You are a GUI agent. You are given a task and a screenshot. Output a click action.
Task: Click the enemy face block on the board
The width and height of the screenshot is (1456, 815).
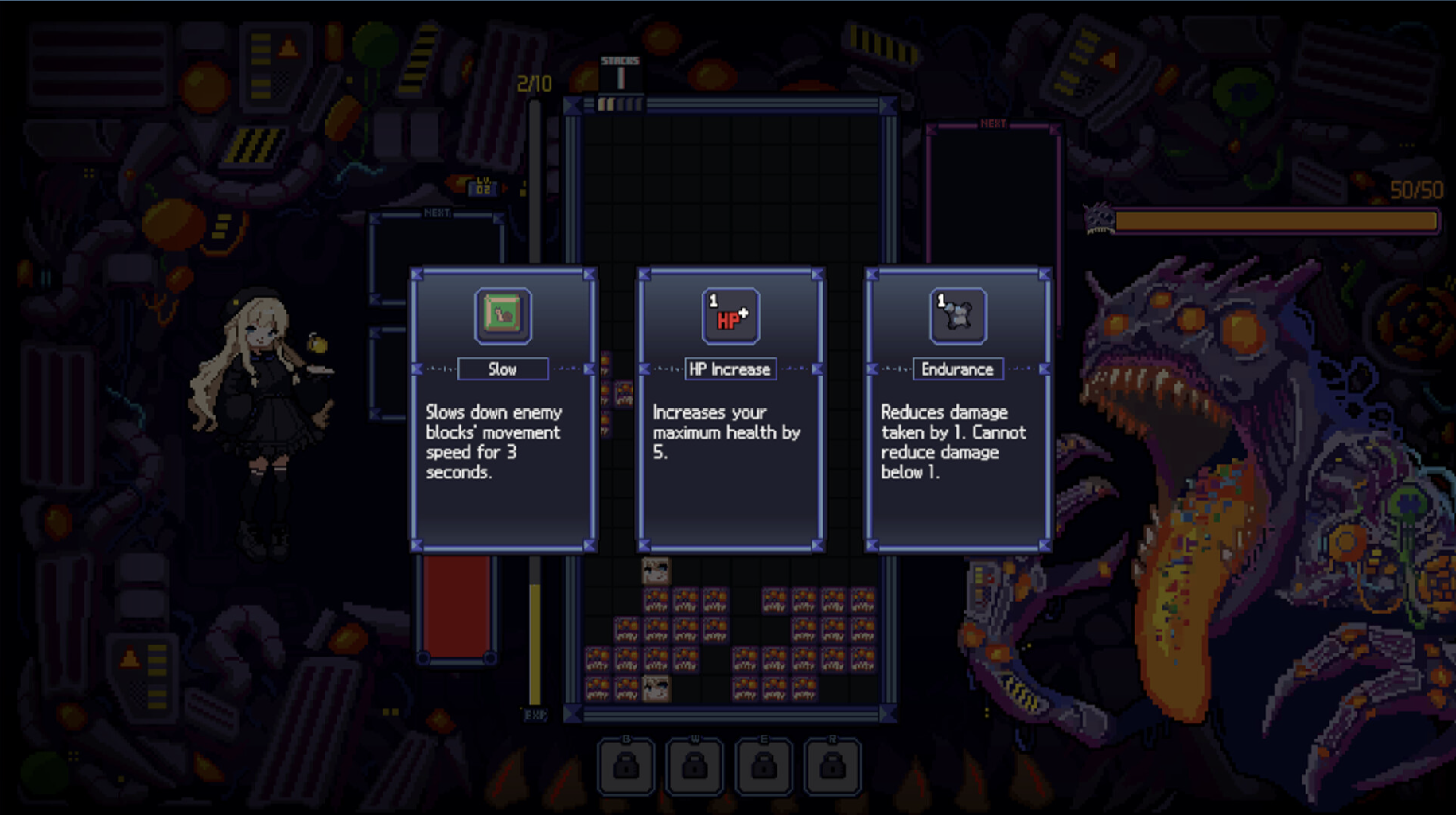coord(655,571)
